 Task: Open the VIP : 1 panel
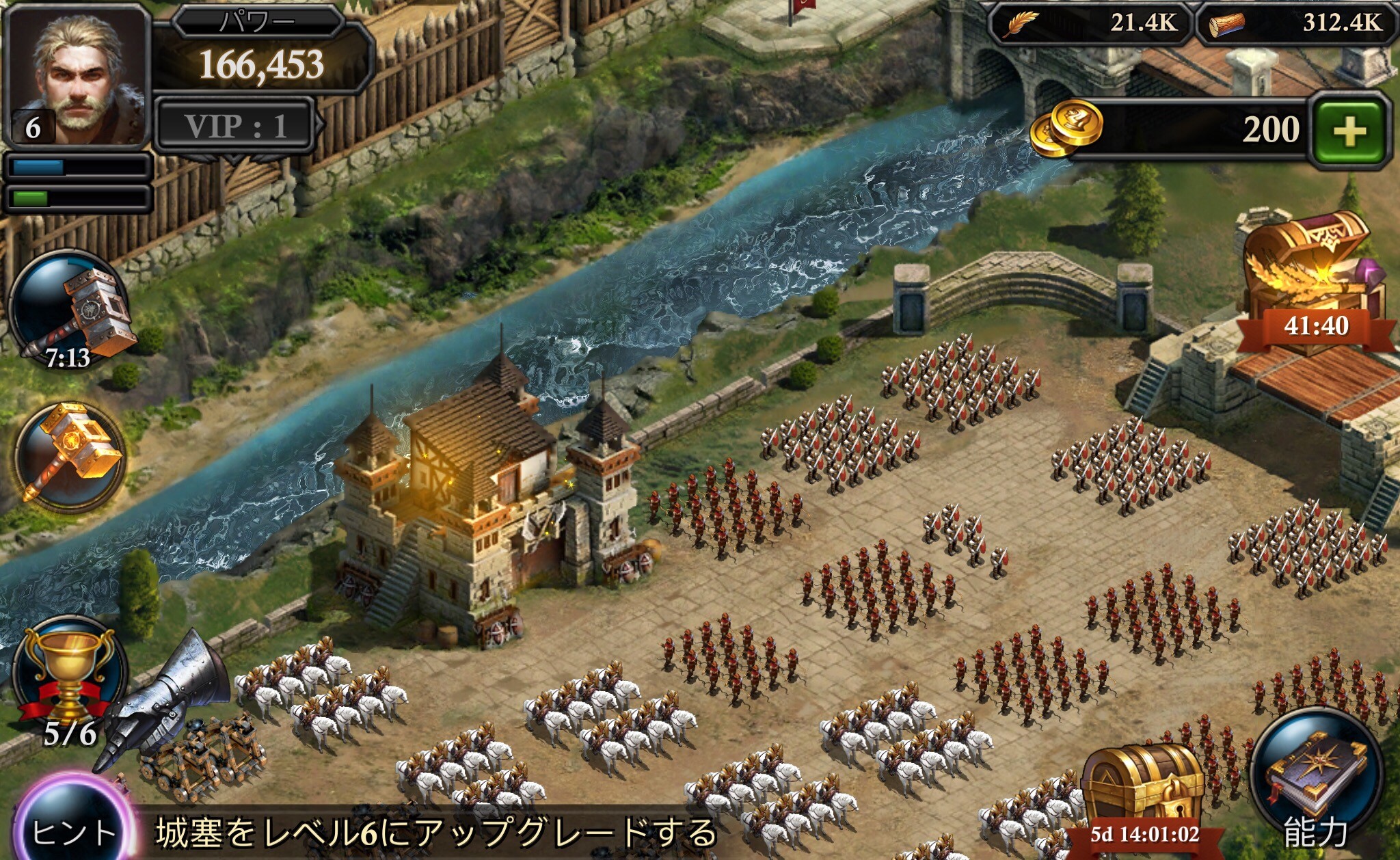coord(235,126)
